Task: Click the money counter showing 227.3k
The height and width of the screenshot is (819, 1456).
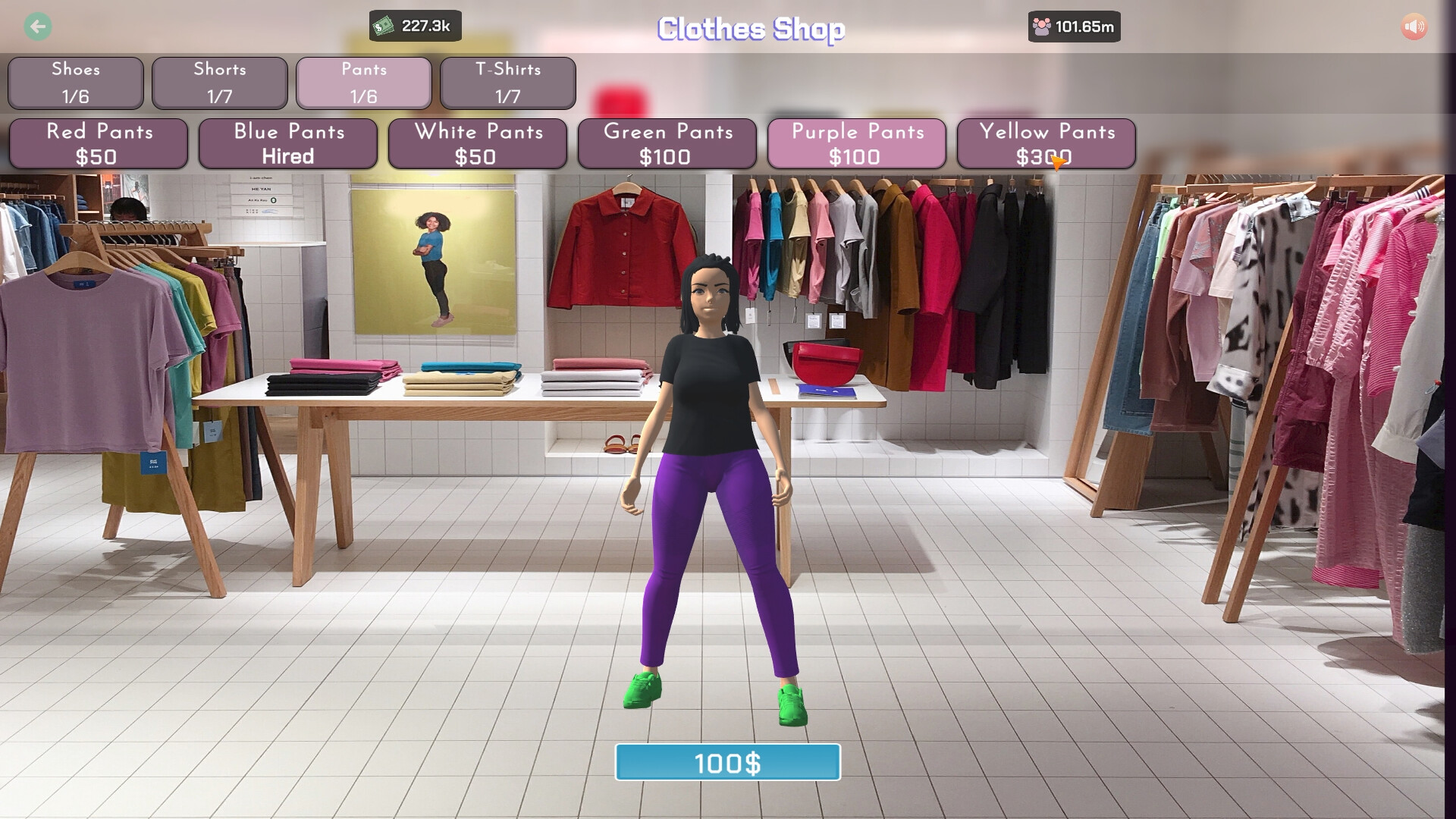Action: 425,26
